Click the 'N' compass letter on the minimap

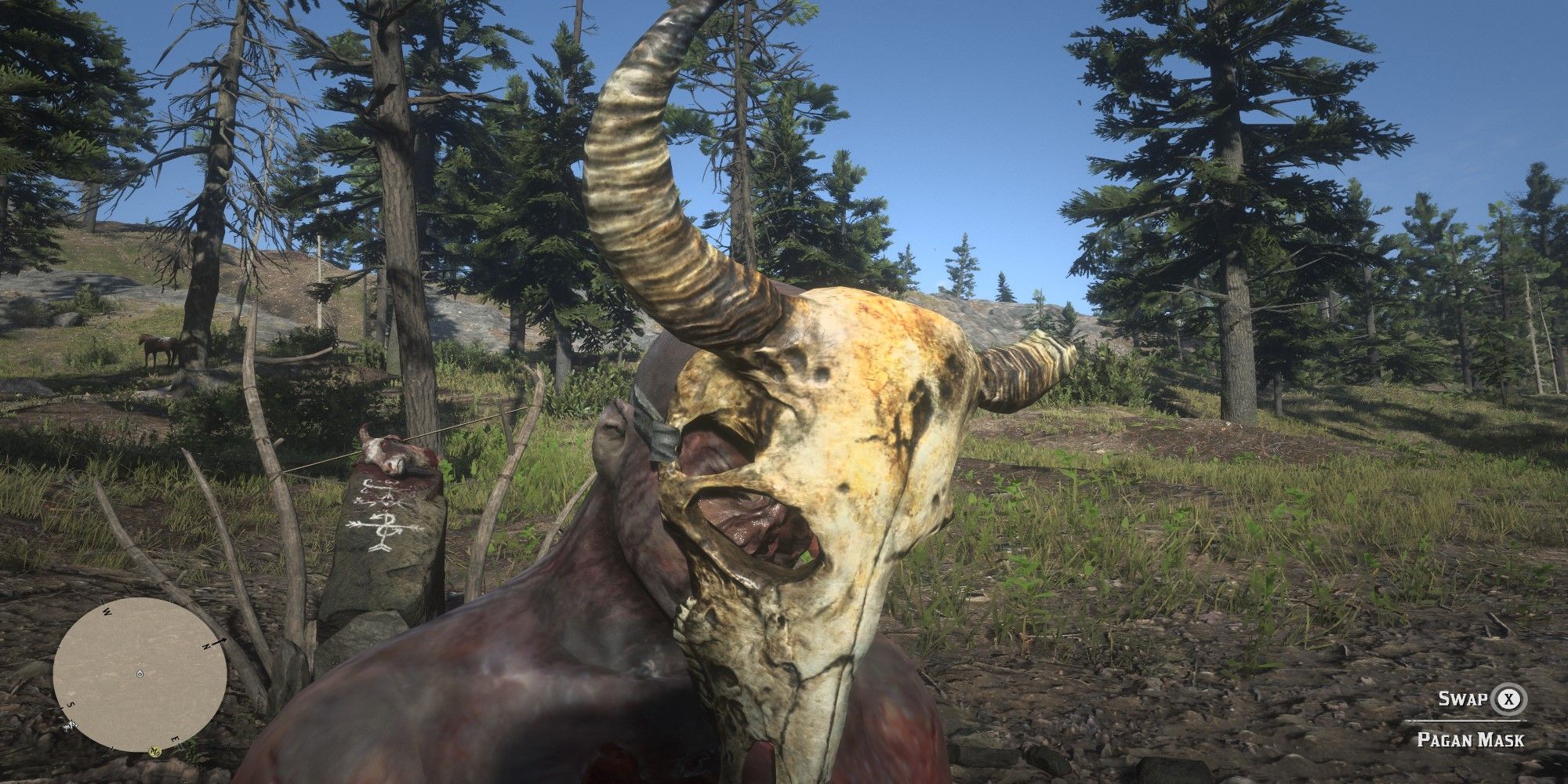pos(208,647)
